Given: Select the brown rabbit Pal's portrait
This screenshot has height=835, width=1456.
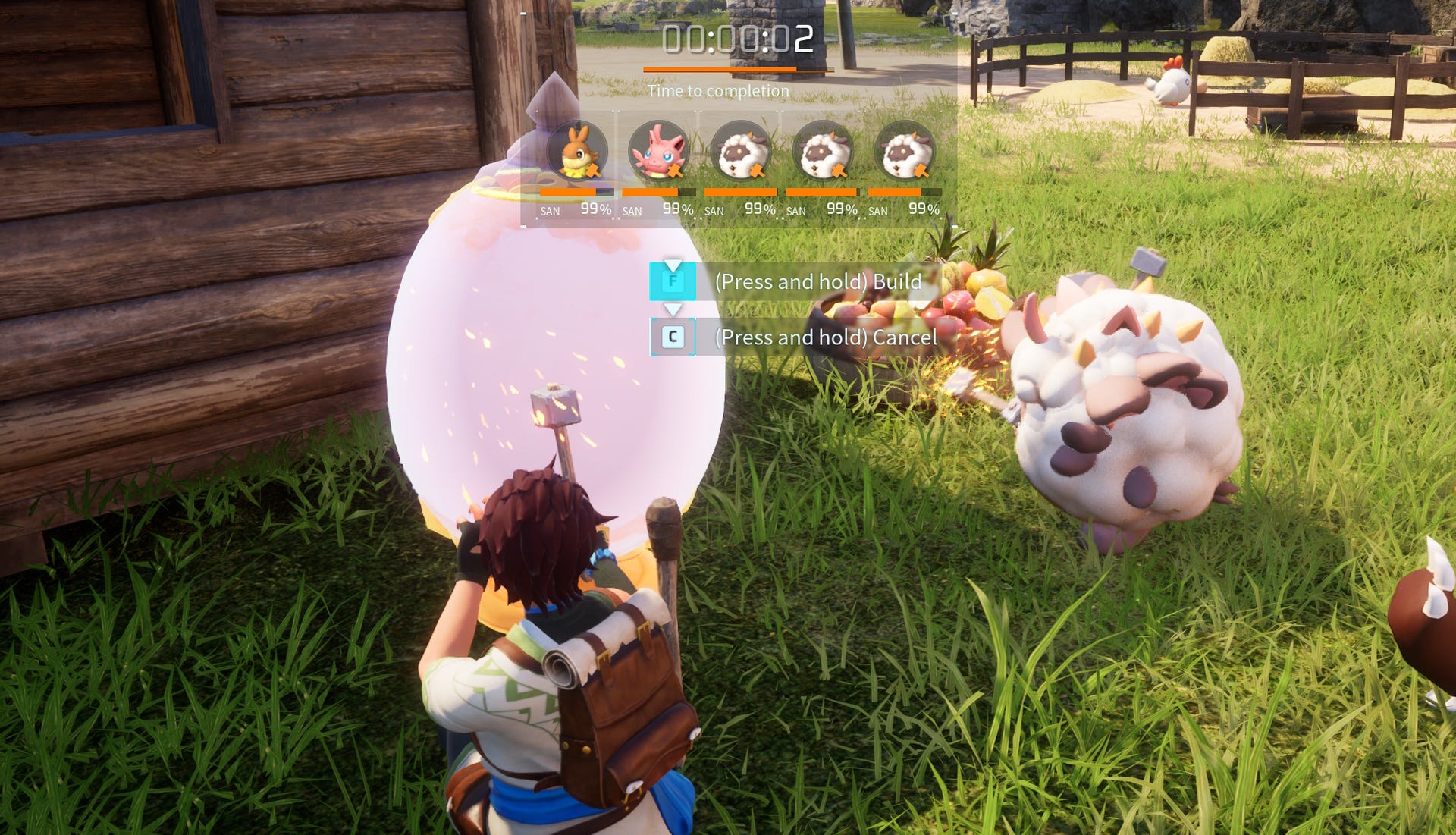Looking at the screenshot, I should [578, 151].
